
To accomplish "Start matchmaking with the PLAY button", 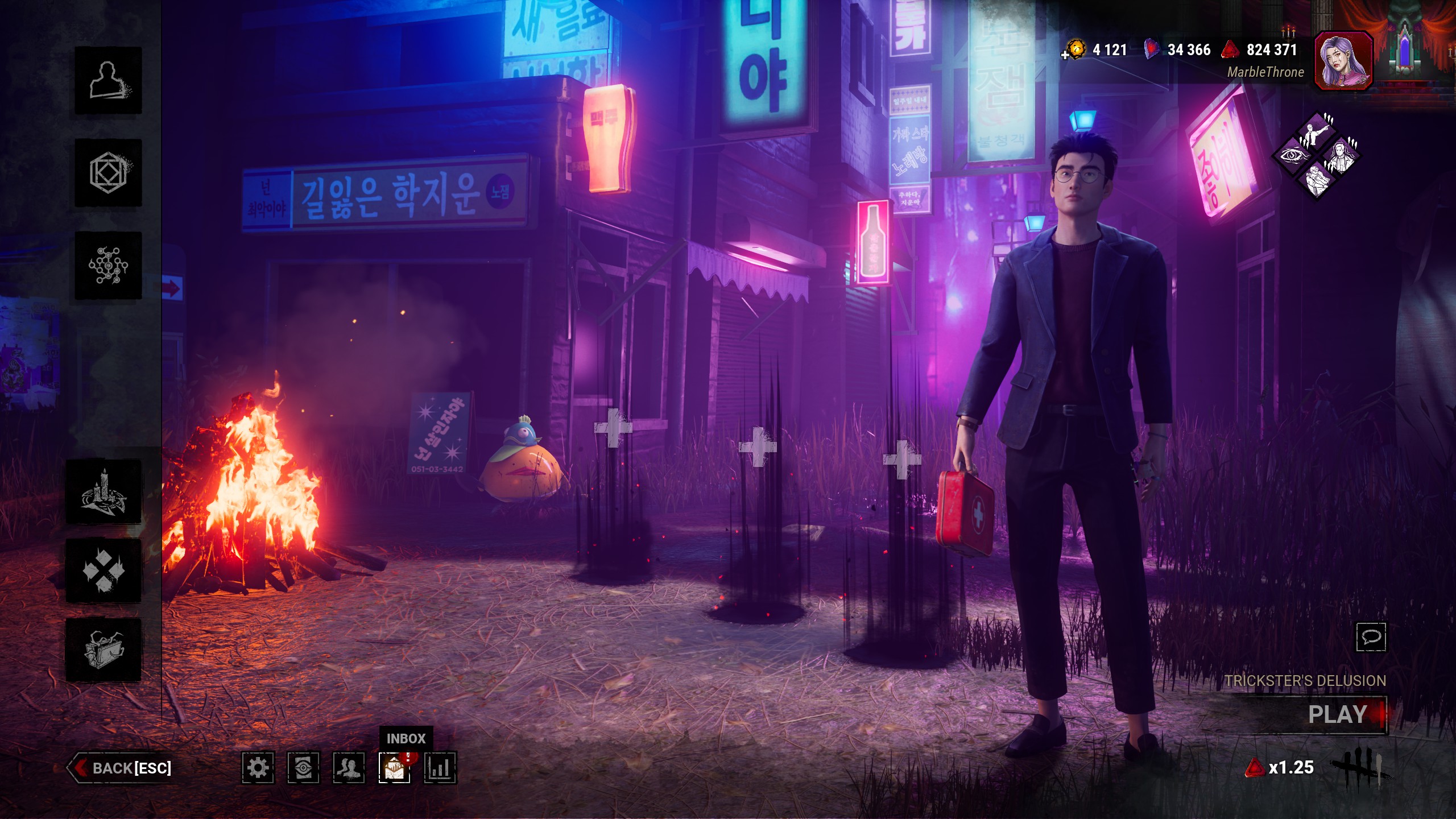I will pos(1337,714).
